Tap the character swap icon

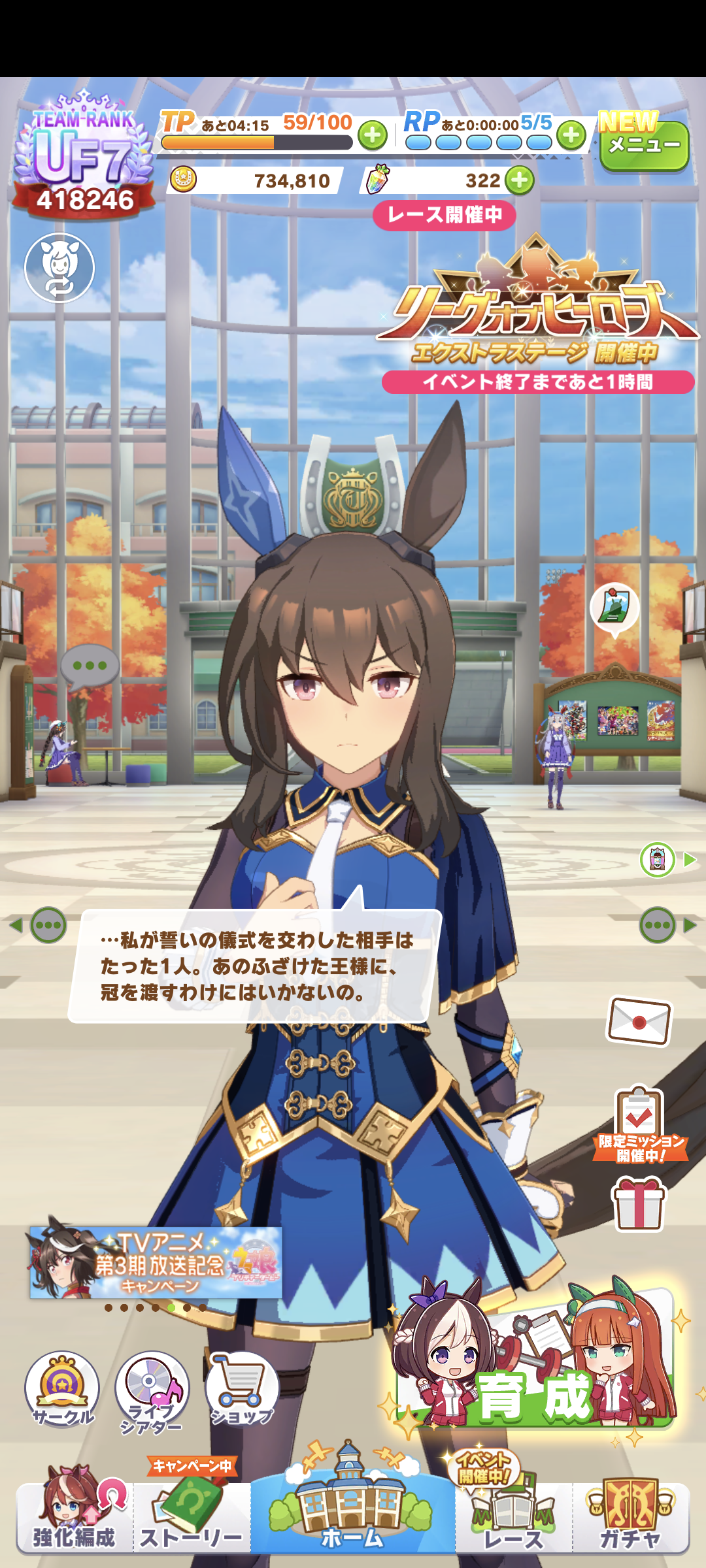[x=59, y=268]
